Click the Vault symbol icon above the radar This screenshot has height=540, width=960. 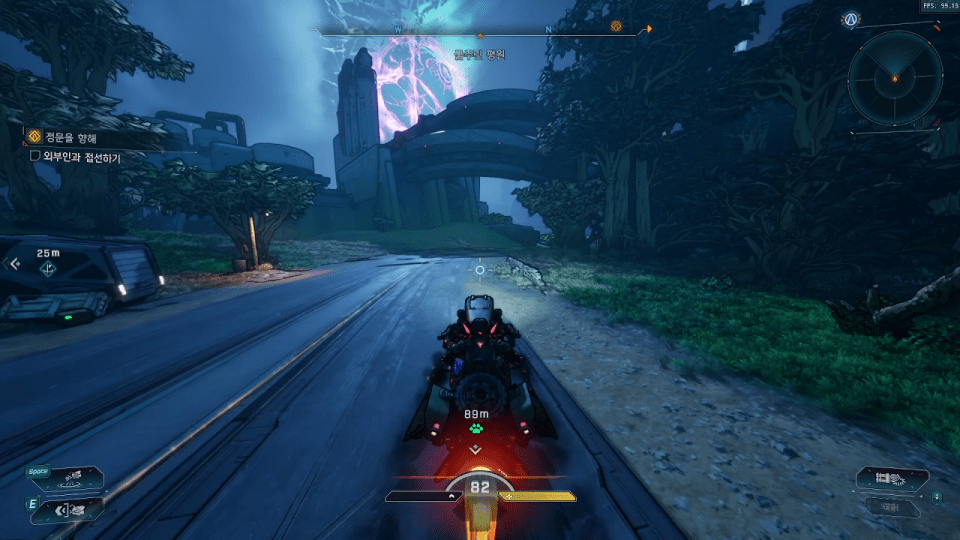851,19
